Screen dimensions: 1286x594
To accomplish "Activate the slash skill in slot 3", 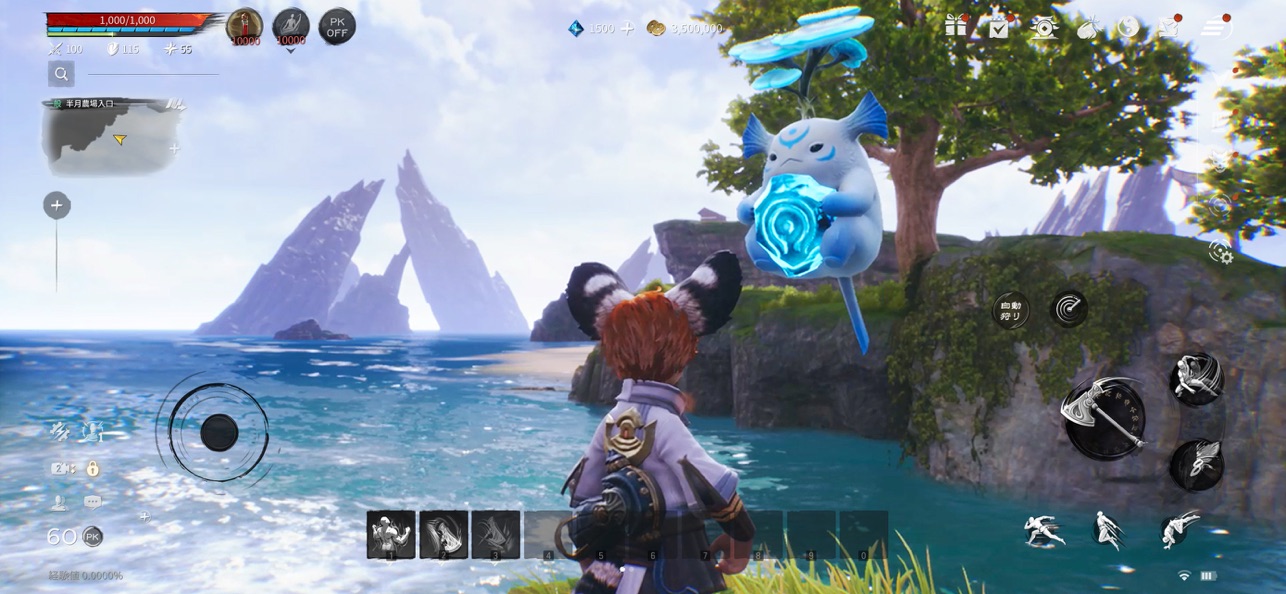I will coord(495,534).
